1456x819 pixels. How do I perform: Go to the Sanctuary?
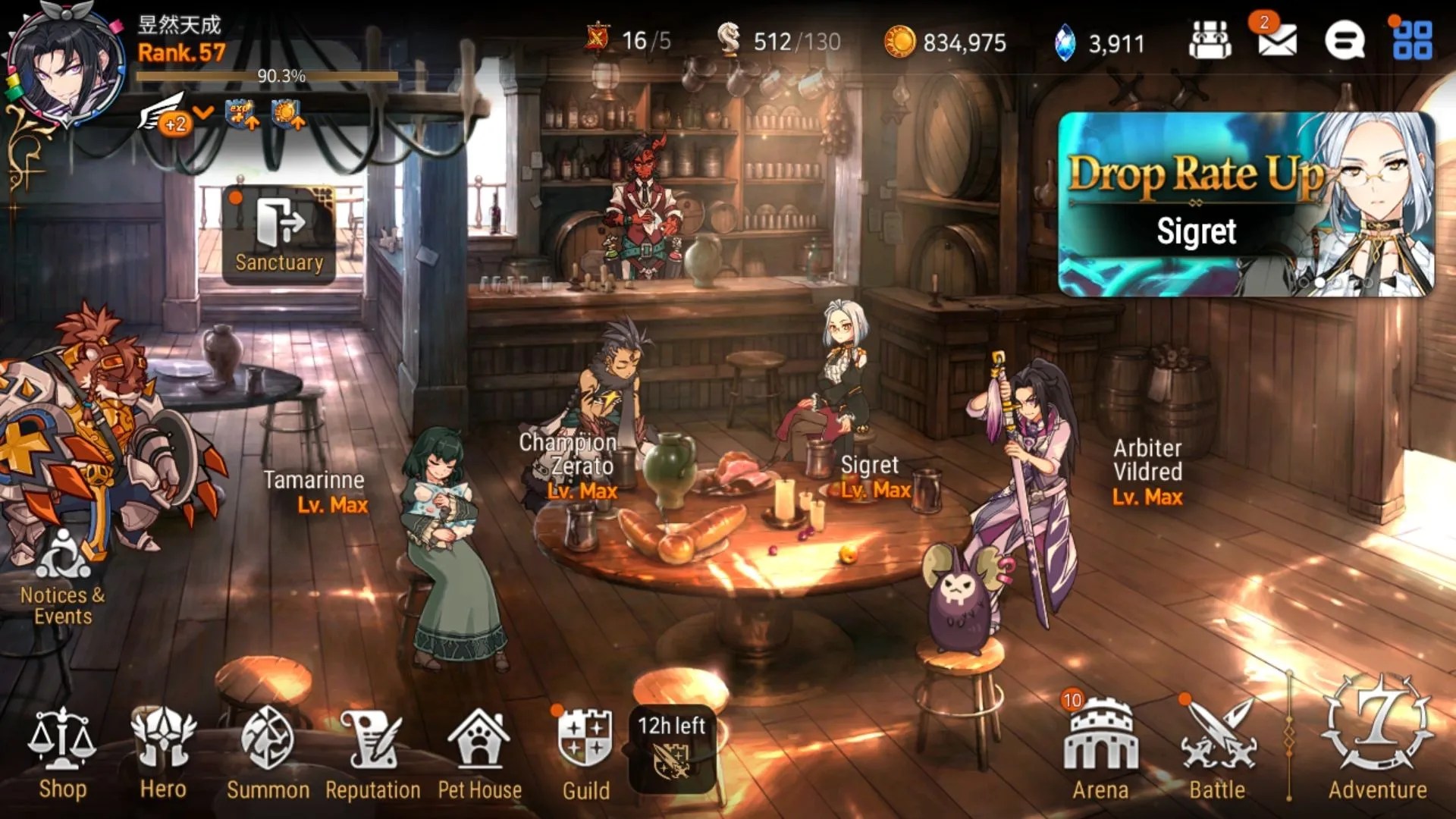point(279,235)
